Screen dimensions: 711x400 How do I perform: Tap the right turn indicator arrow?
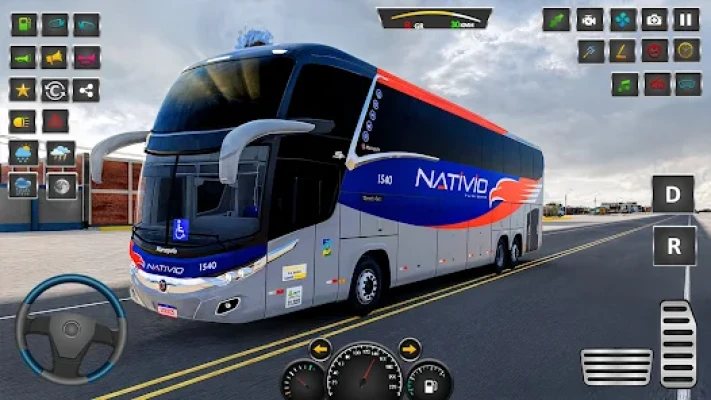coord(410,349)
